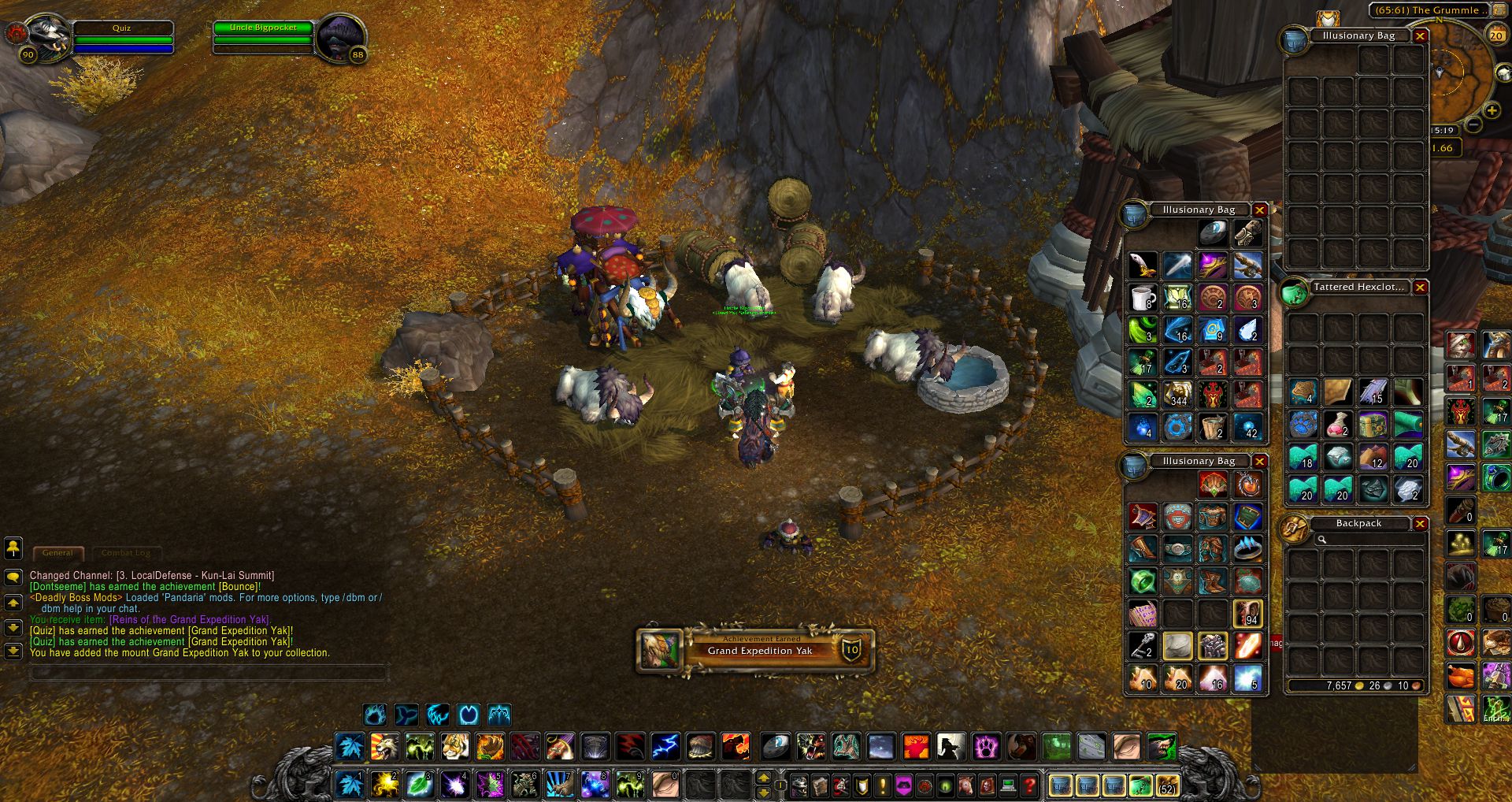Zoom in the minimap with plus button
The height and width of the screenshot is (802, 1512).
pyautogui.click(x=1491, y=112)
